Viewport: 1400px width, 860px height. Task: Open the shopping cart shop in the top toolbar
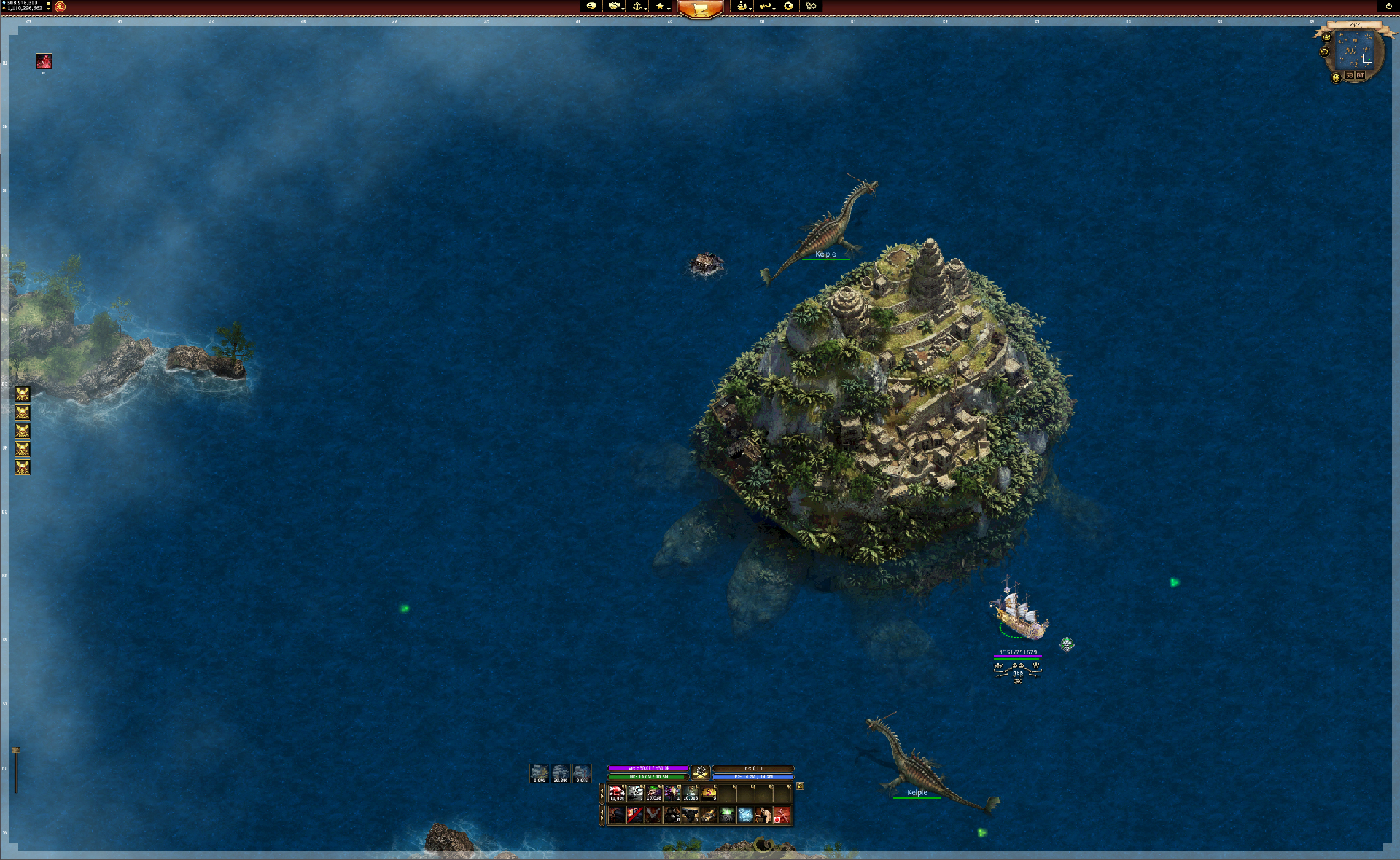(700, 9)
